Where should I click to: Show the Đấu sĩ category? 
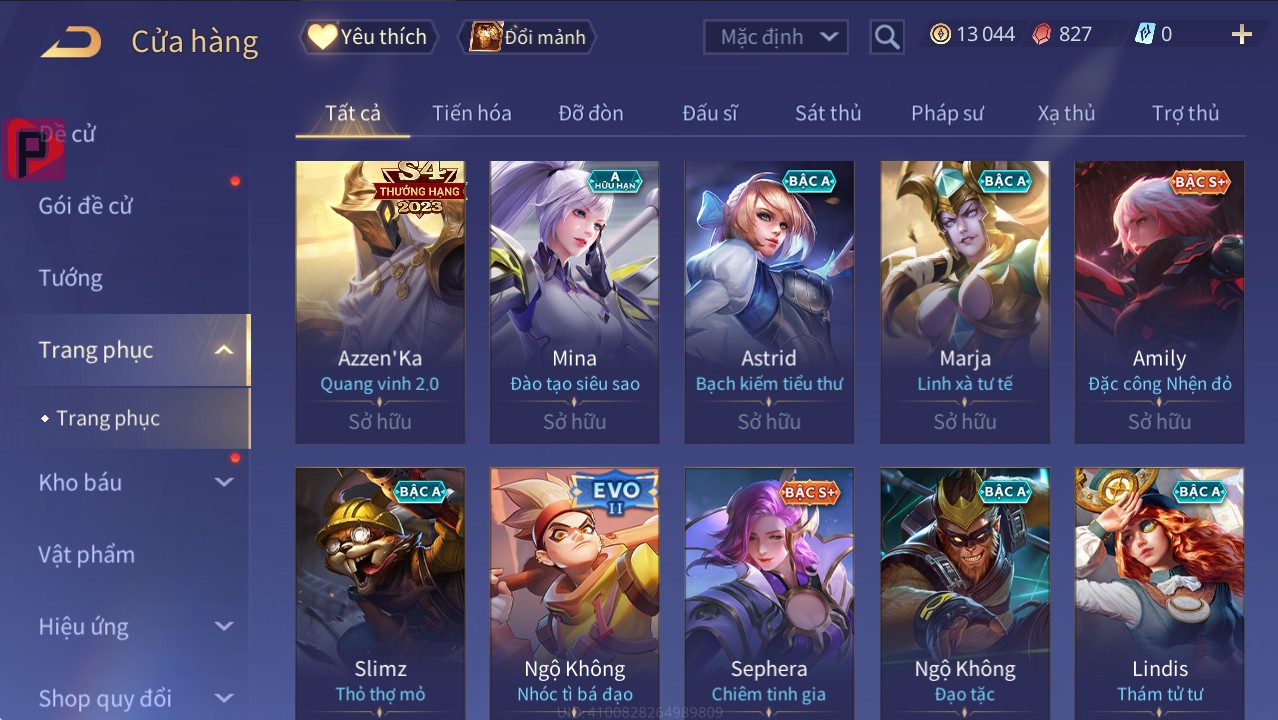pyautogui.click(x=709, y=113)
